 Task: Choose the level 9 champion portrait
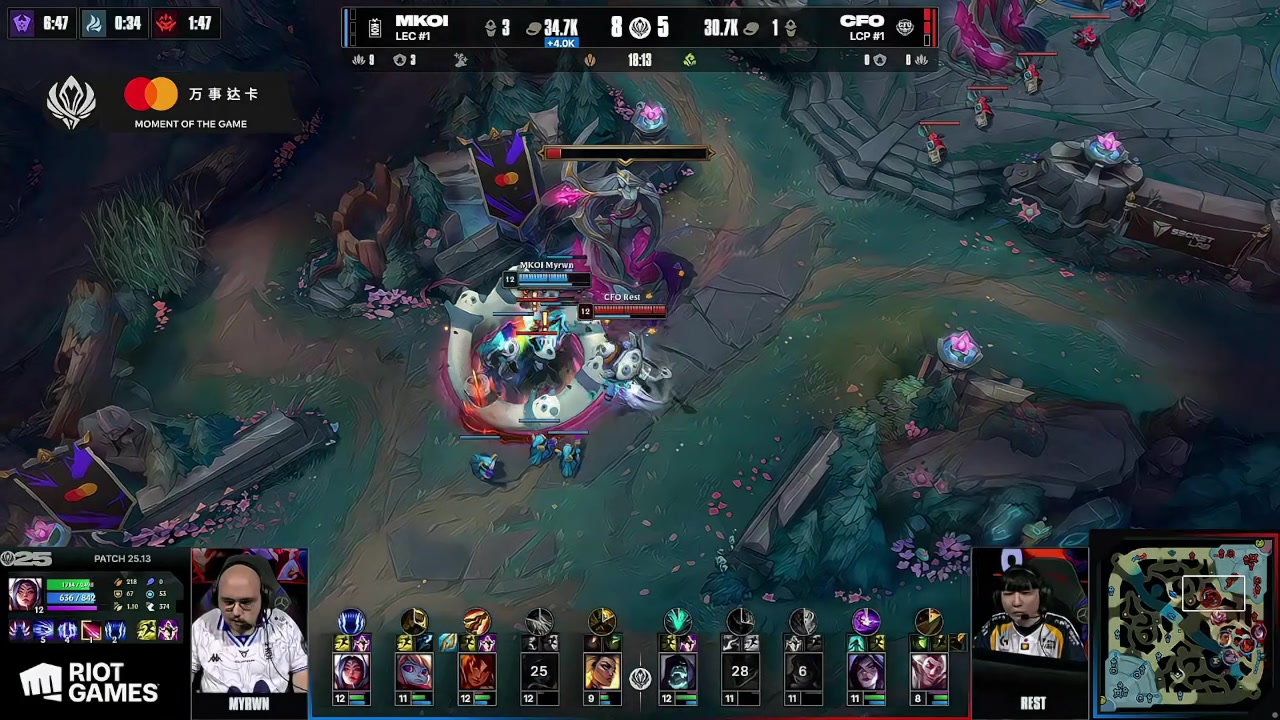pyautogui.click(x=602, y=671)
